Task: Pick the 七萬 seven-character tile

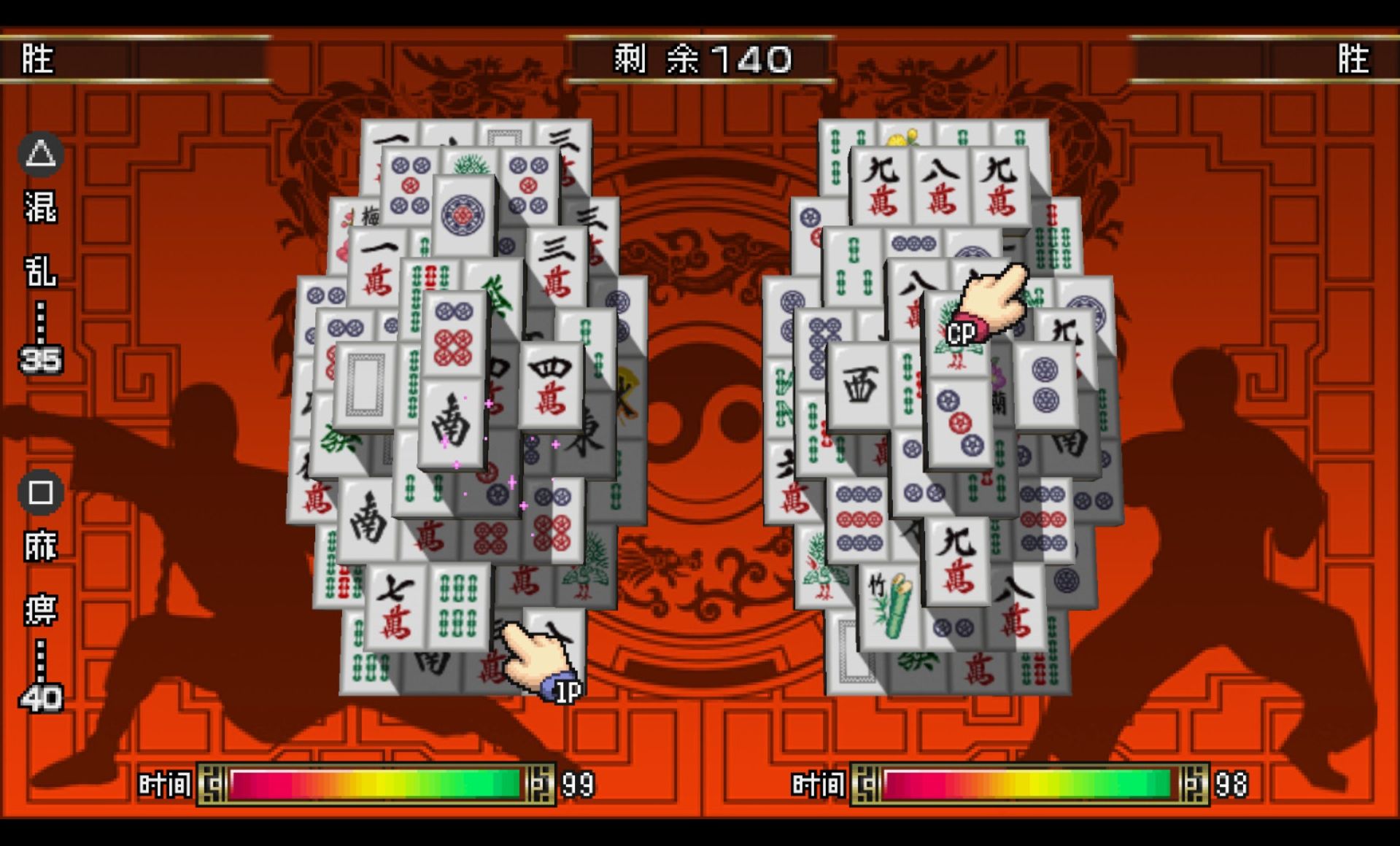Action: pyautogui.click(x=395, y=607)
